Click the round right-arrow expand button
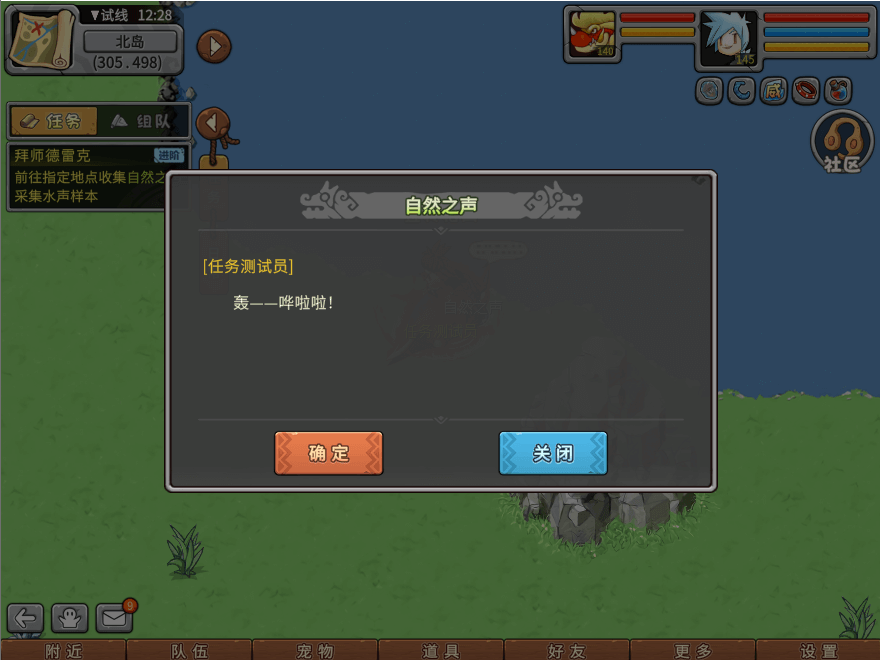 (x=214, y=46)
